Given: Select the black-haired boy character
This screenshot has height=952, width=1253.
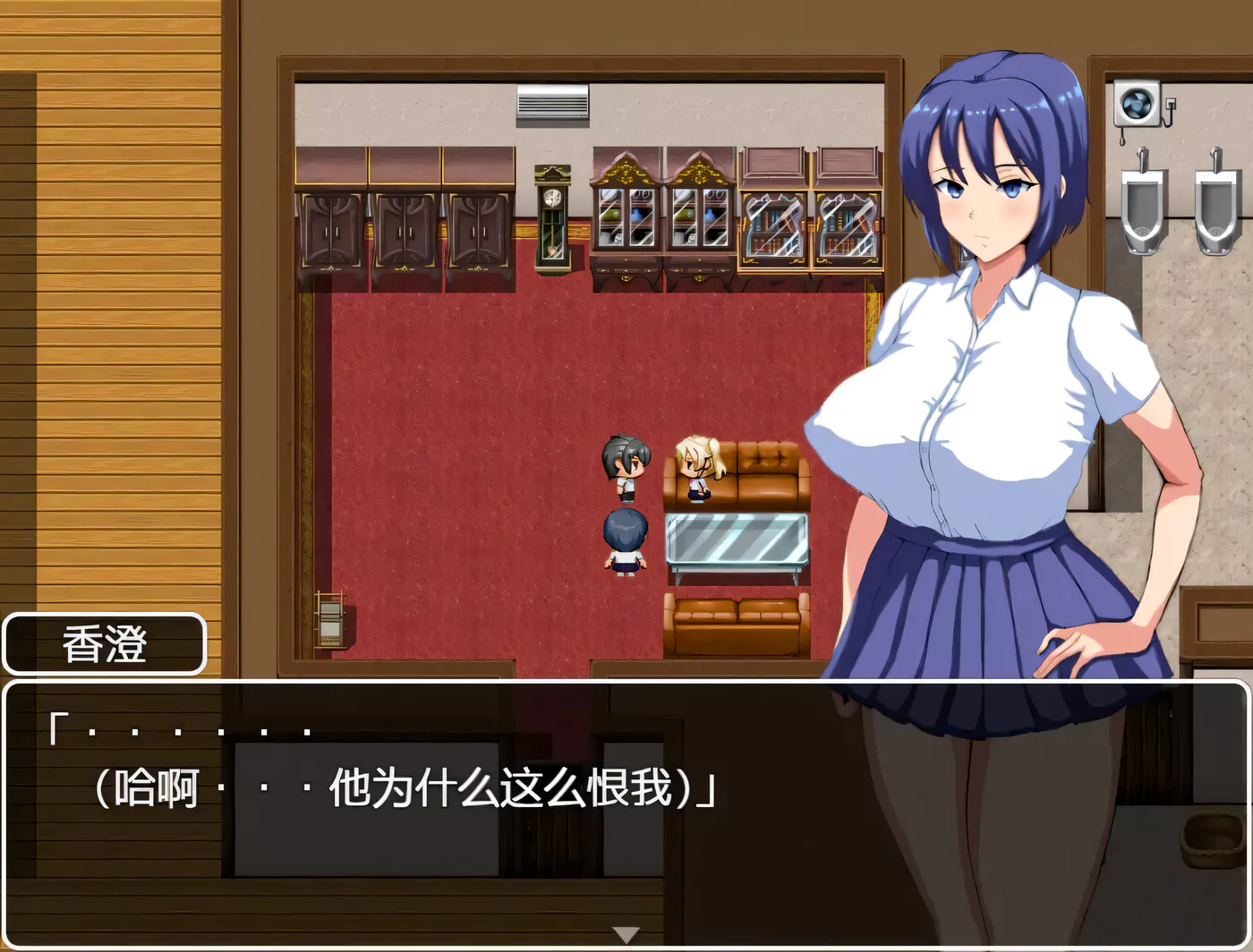Looking at the screenshot, I should [x=626, y=465].
